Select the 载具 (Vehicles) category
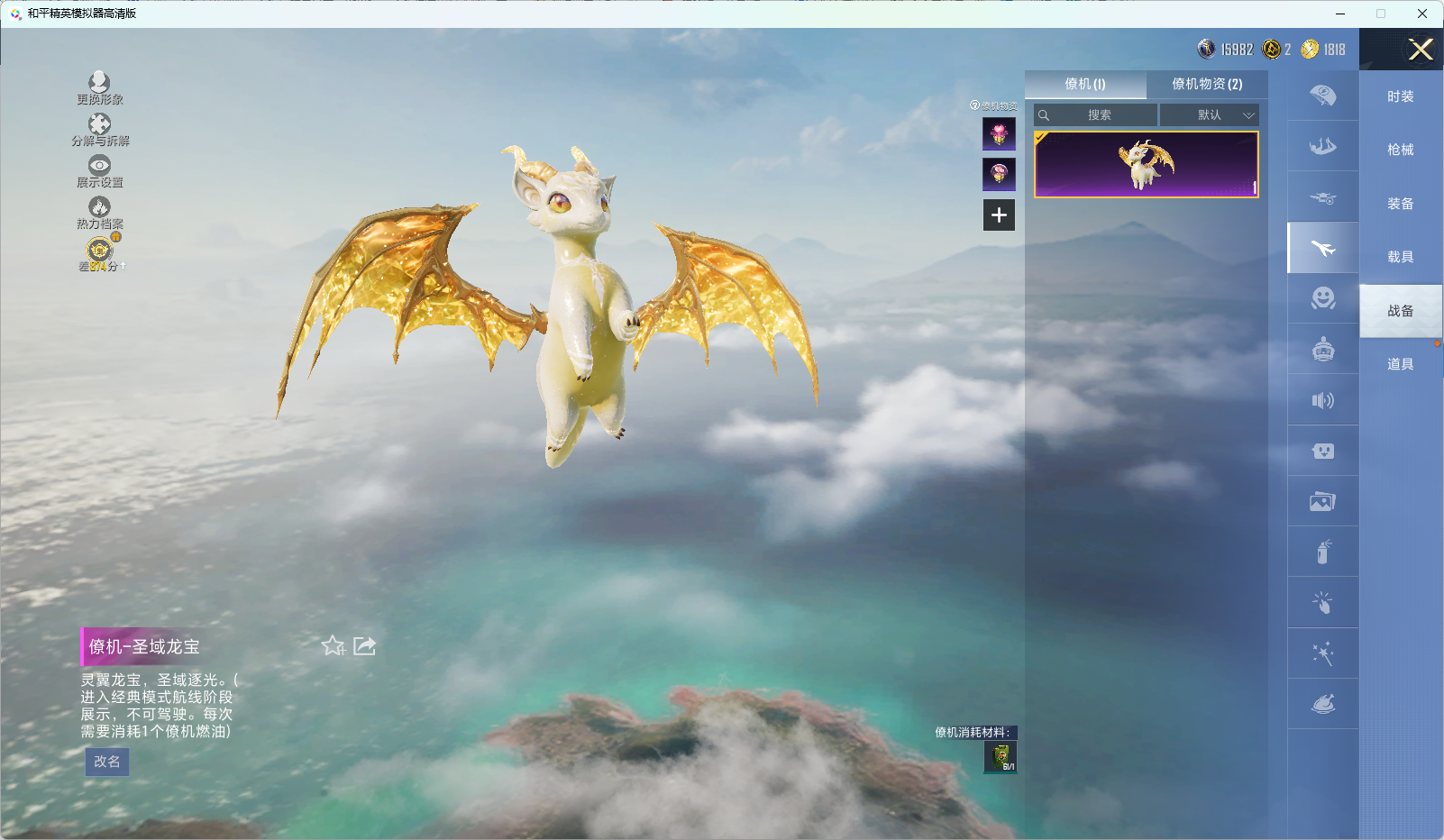Image resolution: width=1444 pixels, height=840 pixels. [1400, 257]
